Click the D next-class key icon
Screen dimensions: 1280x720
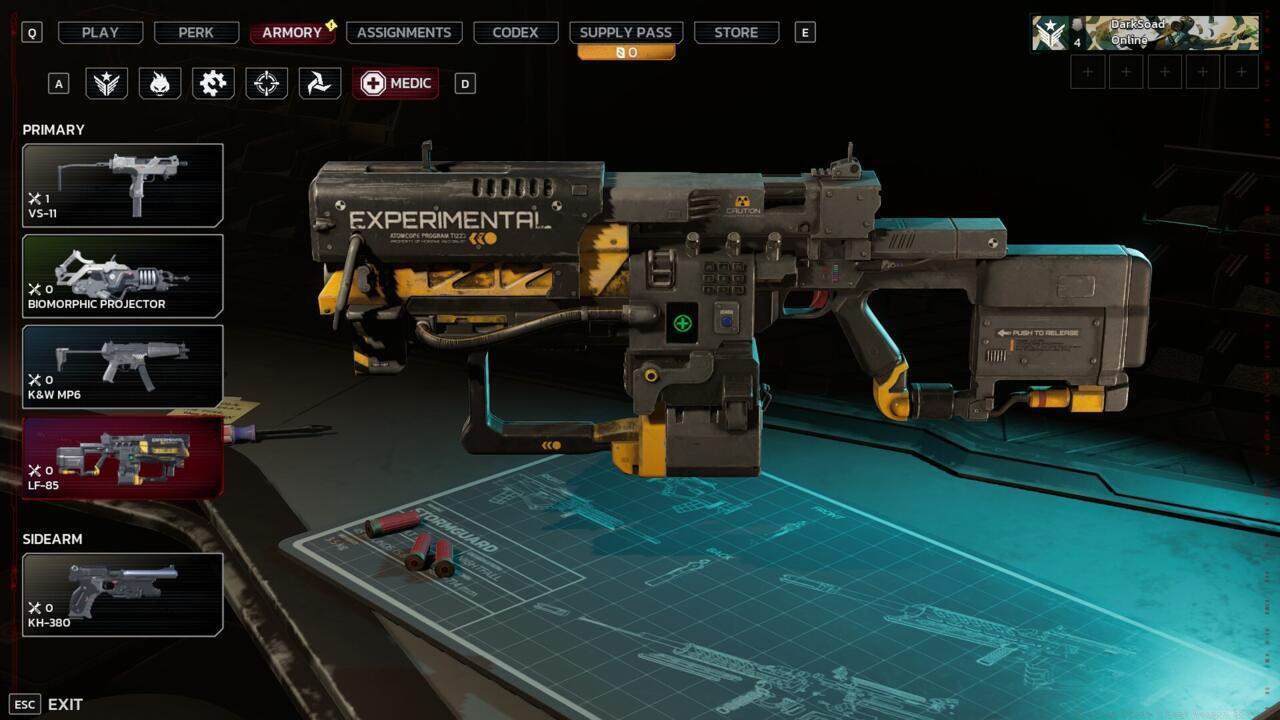pyautogui.click(x=463, y=83)
